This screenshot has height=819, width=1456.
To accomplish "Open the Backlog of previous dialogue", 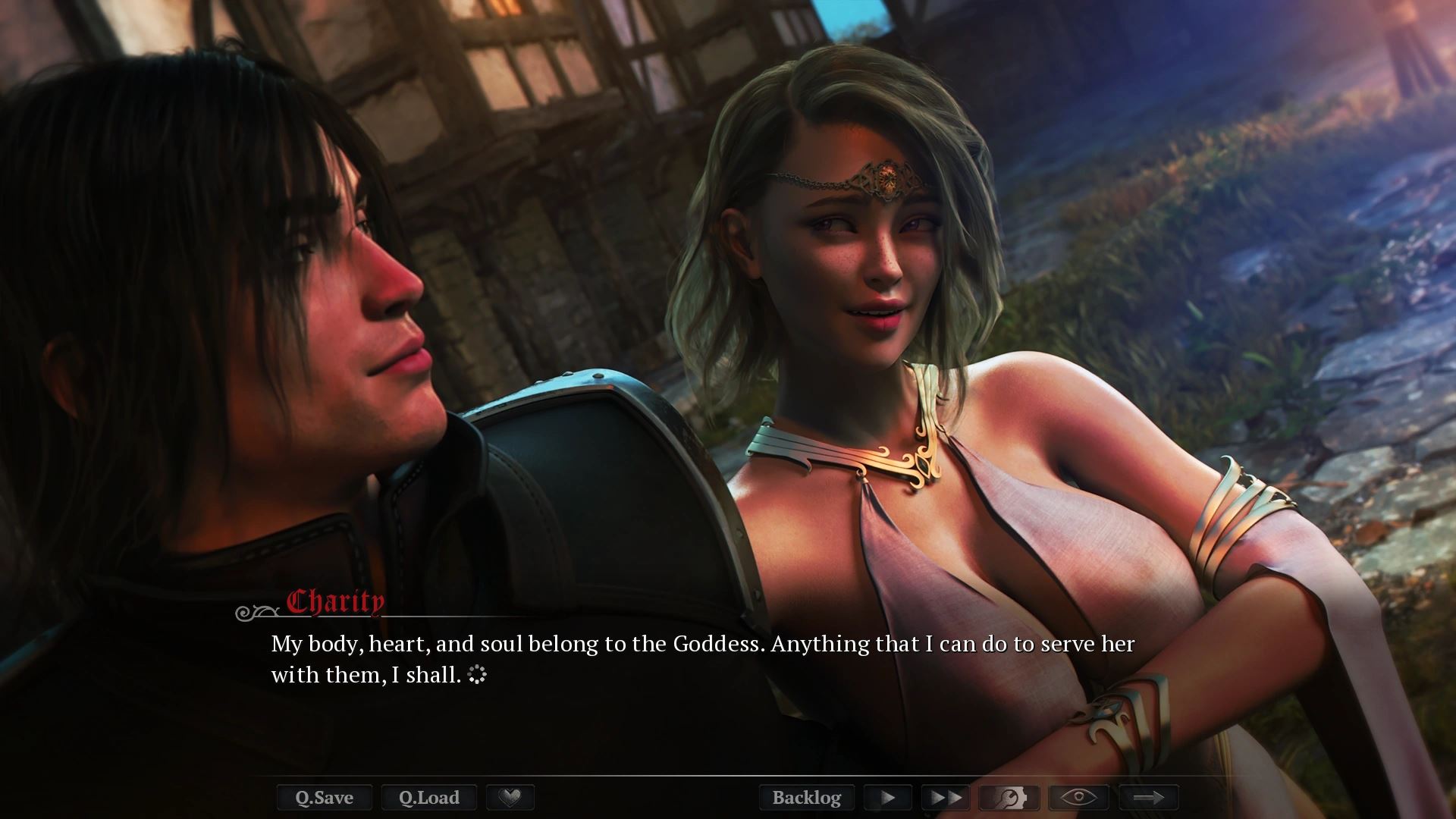I will coord(807,797).
